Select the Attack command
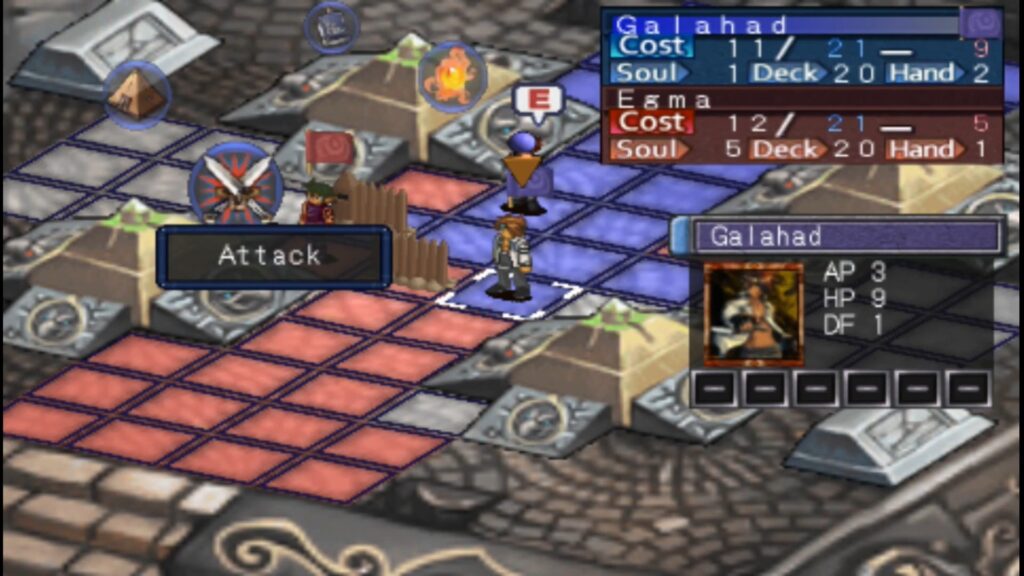 point(272,257)
